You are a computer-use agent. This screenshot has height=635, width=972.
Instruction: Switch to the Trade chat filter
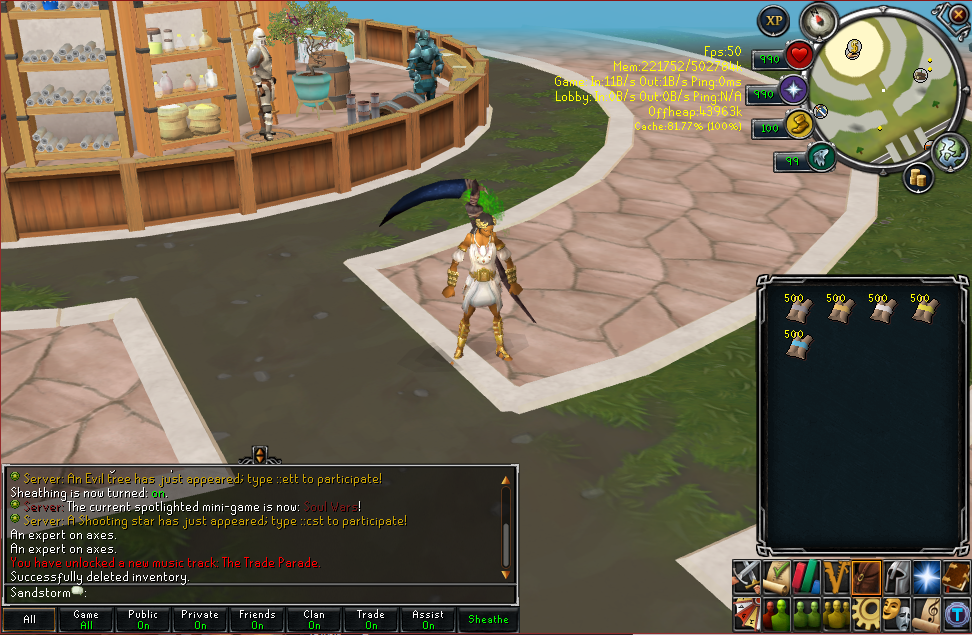coord(371,620)
